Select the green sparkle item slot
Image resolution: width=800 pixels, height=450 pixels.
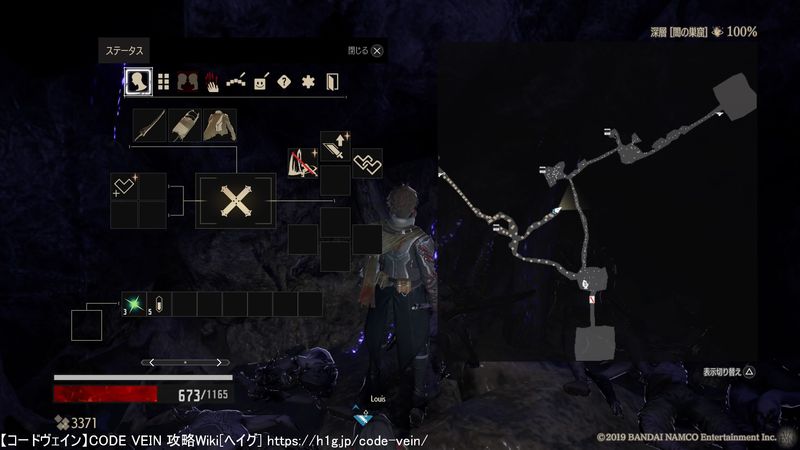[x=132, y=304]
